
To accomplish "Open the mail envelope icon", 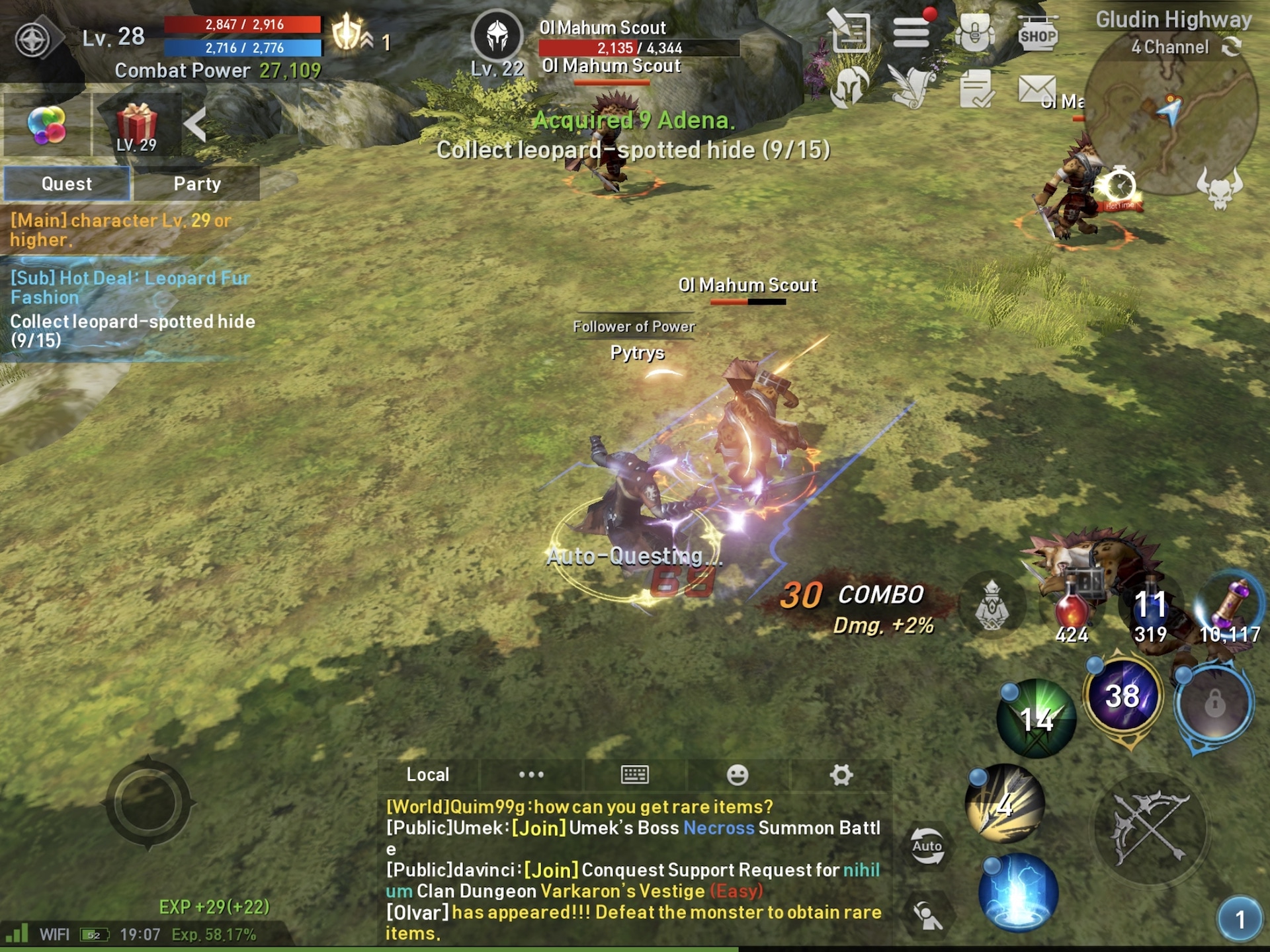I will click(x=1037, y=89).
